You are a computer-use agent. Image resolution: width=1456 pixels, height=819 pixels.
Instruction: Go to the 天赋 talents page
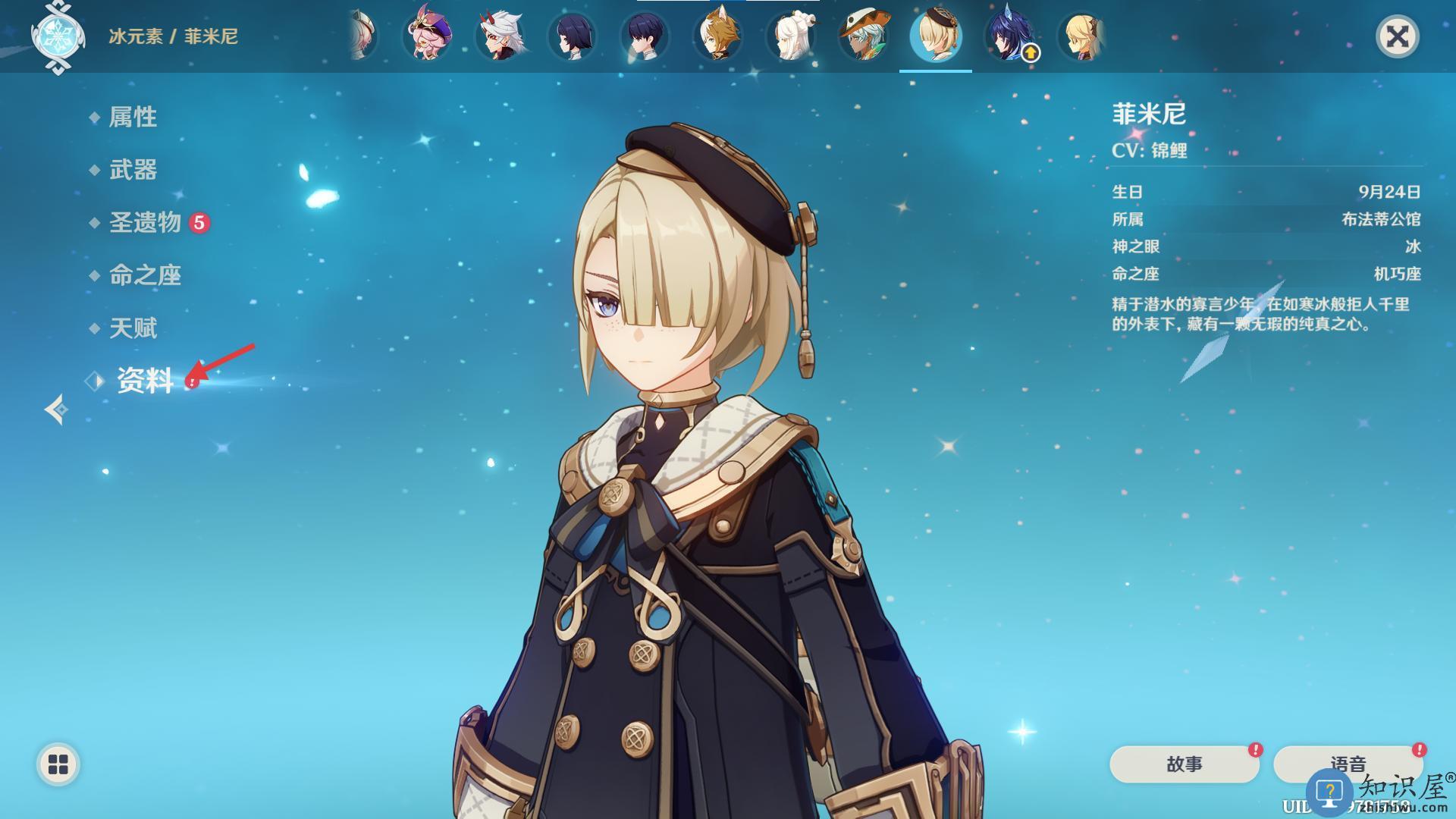133,328
